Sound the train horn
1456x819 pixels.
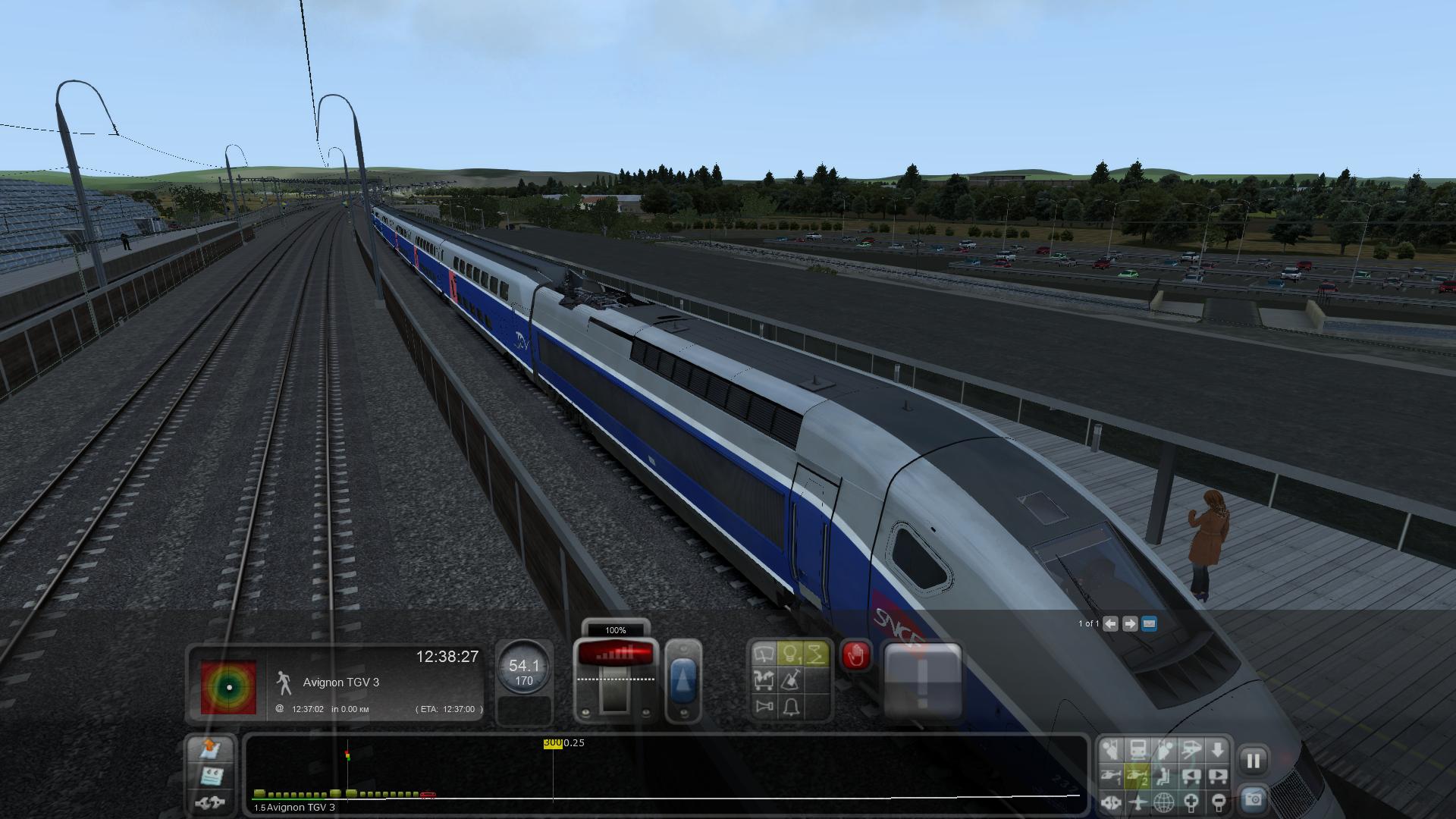pos(764,707)
